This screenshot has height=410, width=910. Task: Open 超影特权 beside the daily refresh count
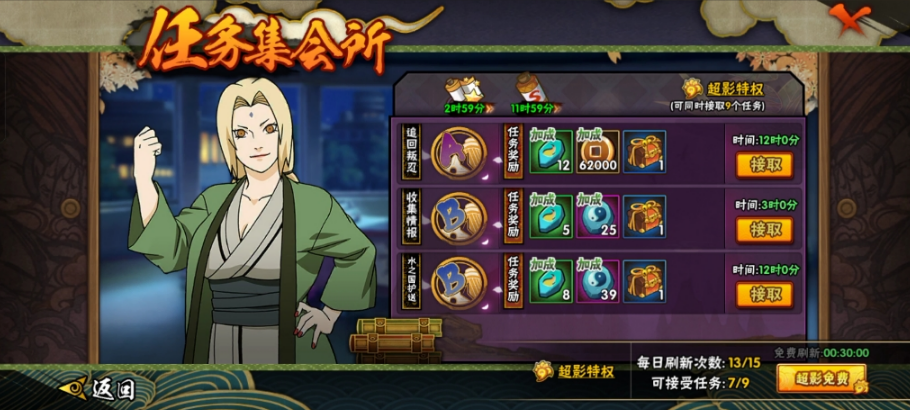click(x=574, y=371)
